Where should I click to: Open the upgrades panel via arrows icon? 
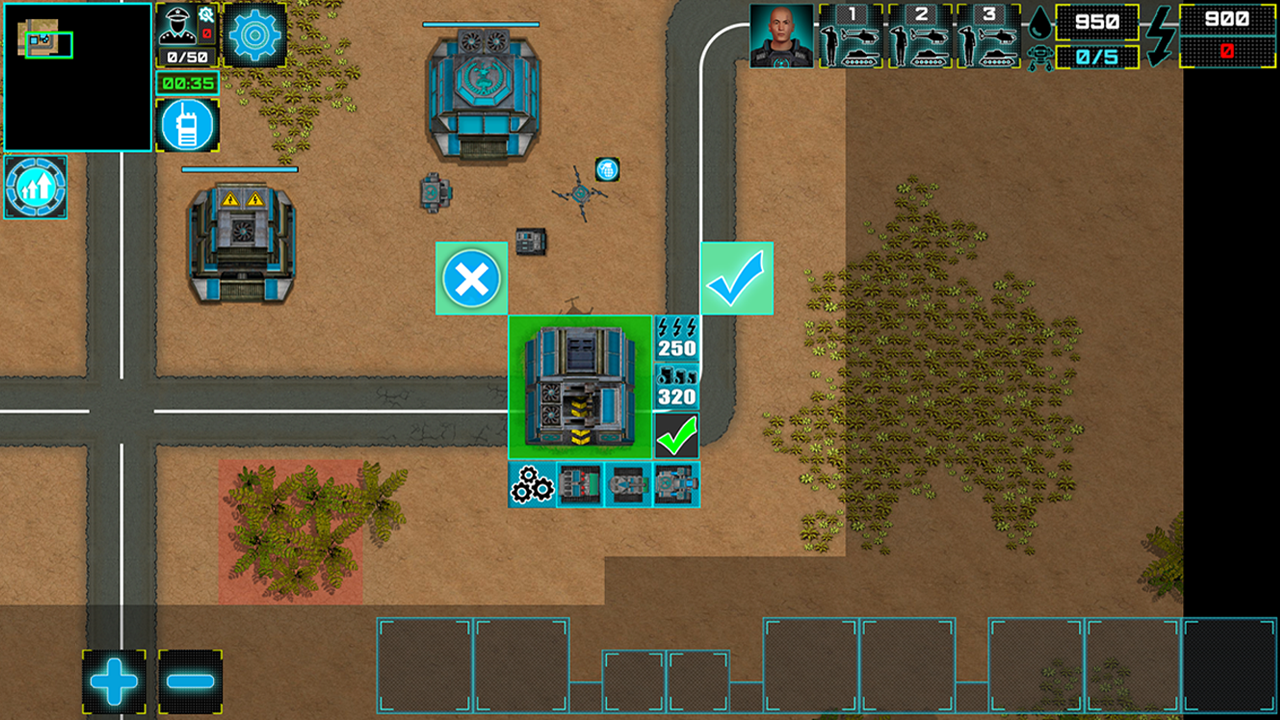pyautogui.click(x=35, y=188)
